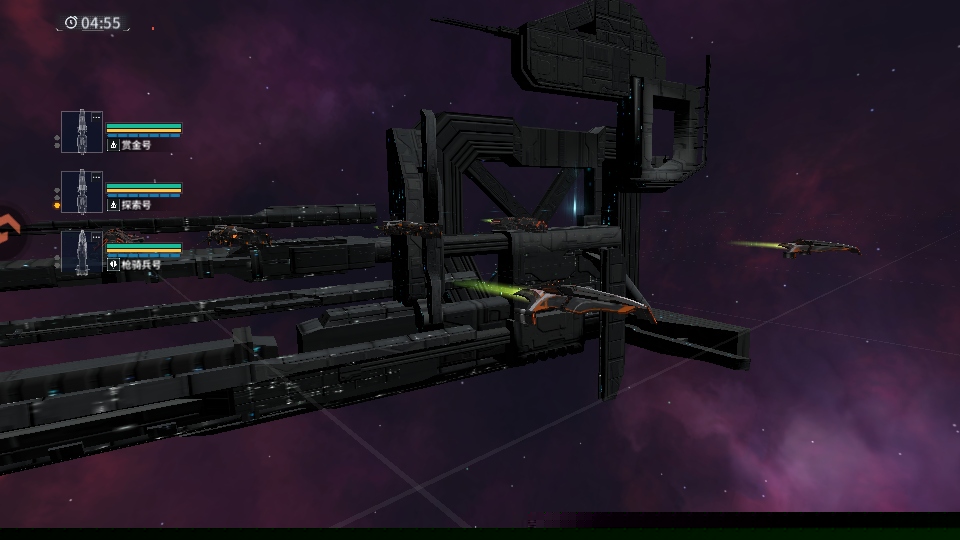The image size is (960, 540).
Task: Open the three-dot menu on 枪骑兵号 portrait
Action: pyautogui.click(x=96, y=238)
